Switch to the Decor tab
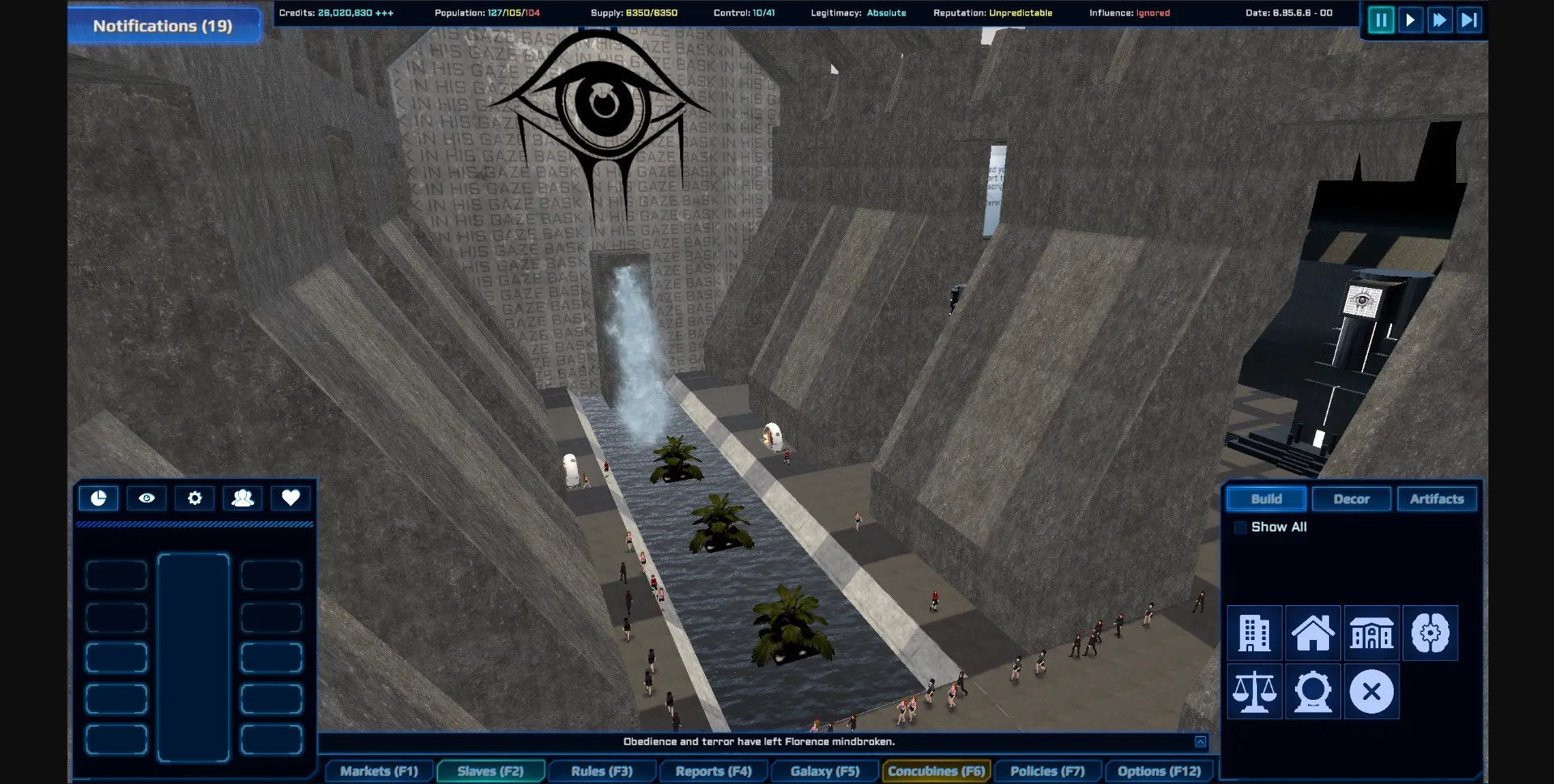 click(x=1351, y=499)
